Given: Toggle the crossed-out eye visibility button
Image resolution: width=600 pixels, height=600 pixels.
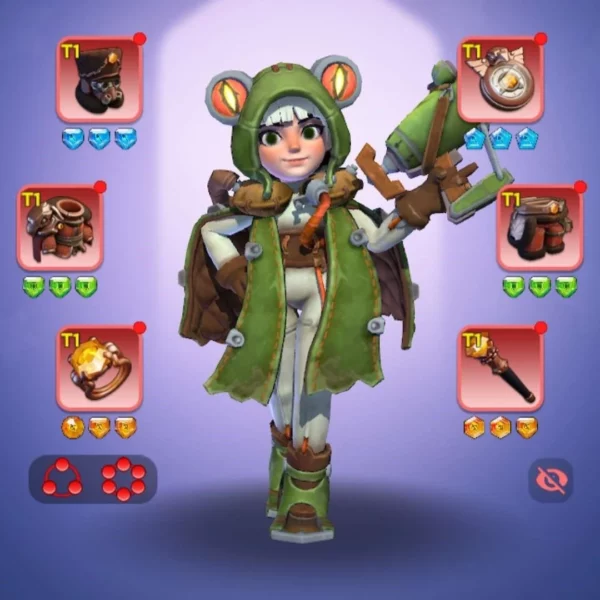Looking at the screenshot, I should [x=550, y=480].
